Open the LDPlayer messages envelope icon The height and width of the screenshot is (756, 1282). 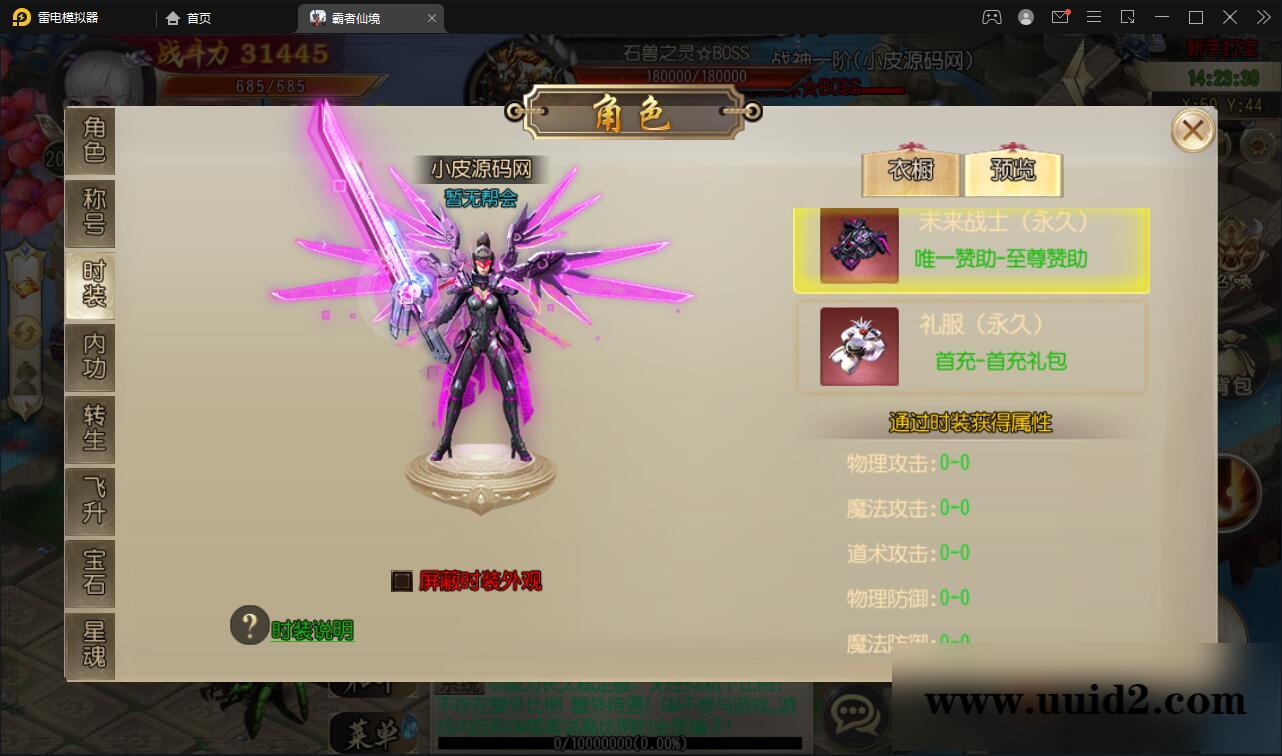[x=1060, y=16]
